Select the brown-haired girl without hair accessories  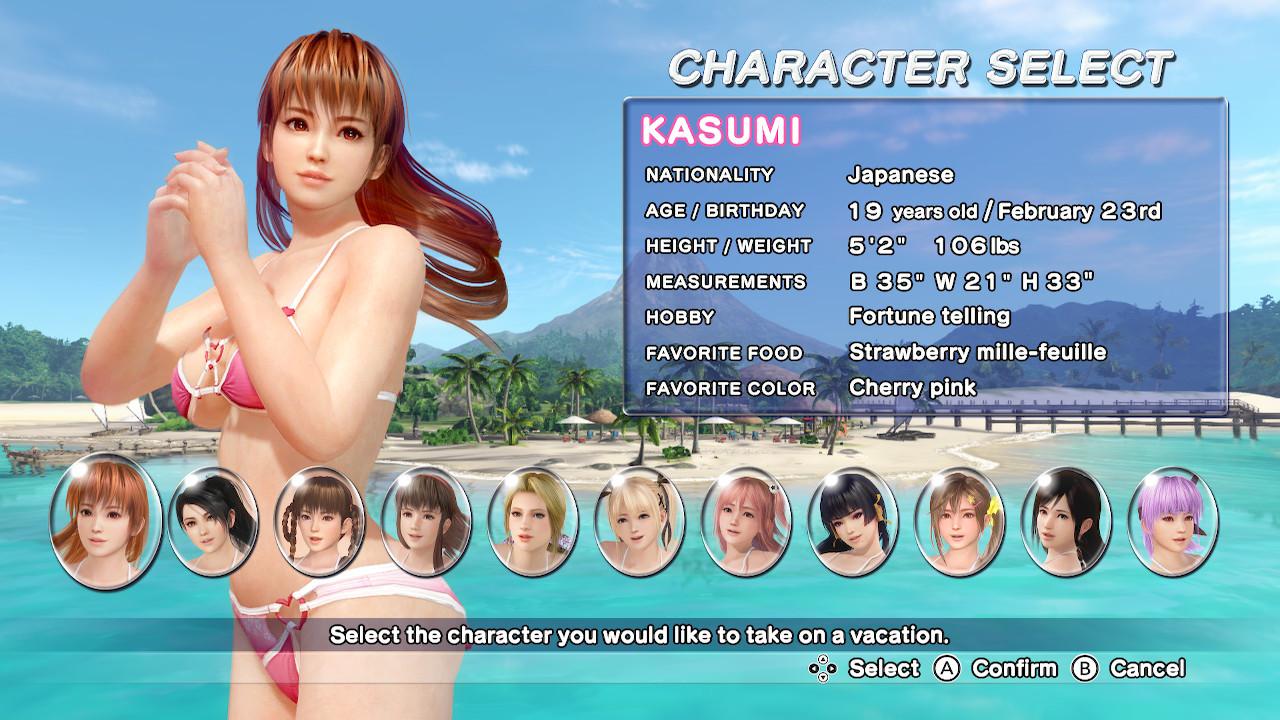coord(426,521)
